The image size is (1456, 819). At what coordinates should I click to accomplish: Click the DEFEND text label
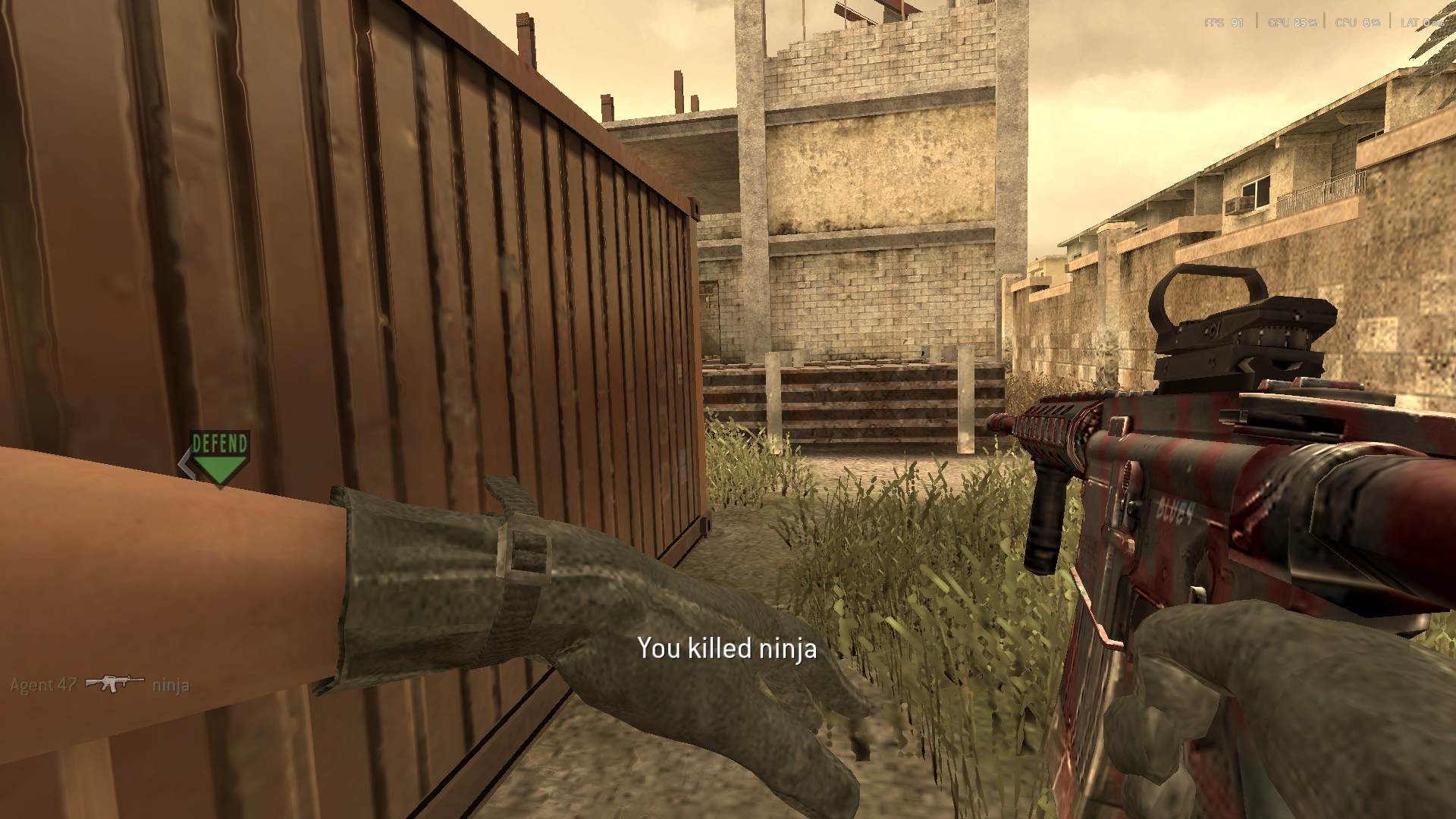pos(219,442)
